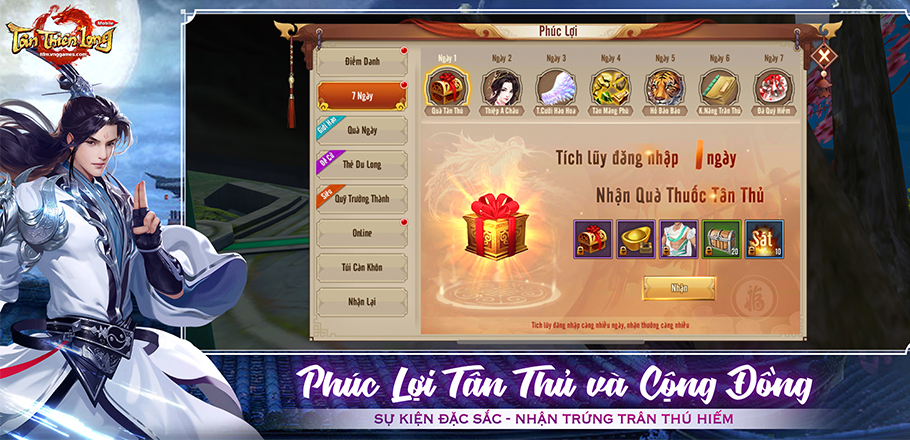
Task: Switch to the Online rewards tab
Action: 361,233
